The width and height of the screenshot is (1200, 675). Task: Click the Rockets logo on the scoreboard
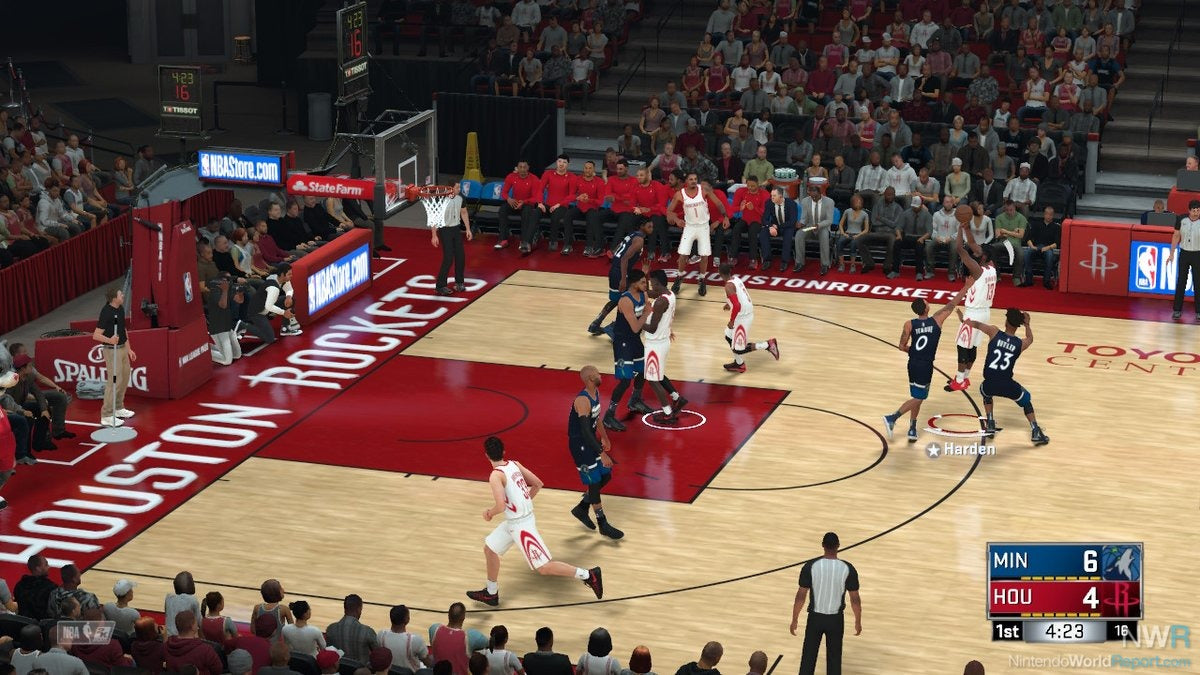coord(1121,599)
